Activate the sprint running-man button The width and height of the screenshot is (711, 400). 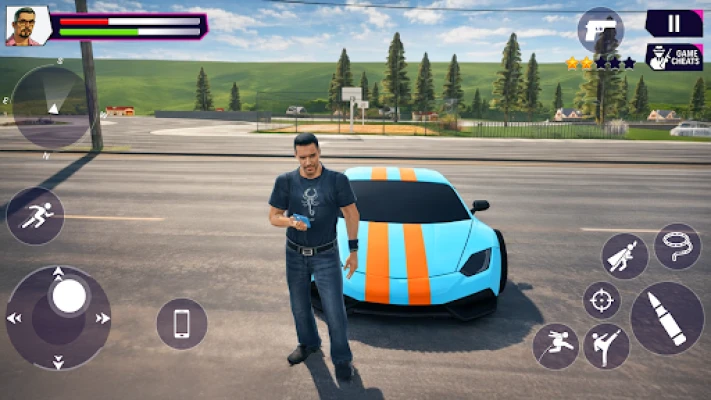click(35, 215)
